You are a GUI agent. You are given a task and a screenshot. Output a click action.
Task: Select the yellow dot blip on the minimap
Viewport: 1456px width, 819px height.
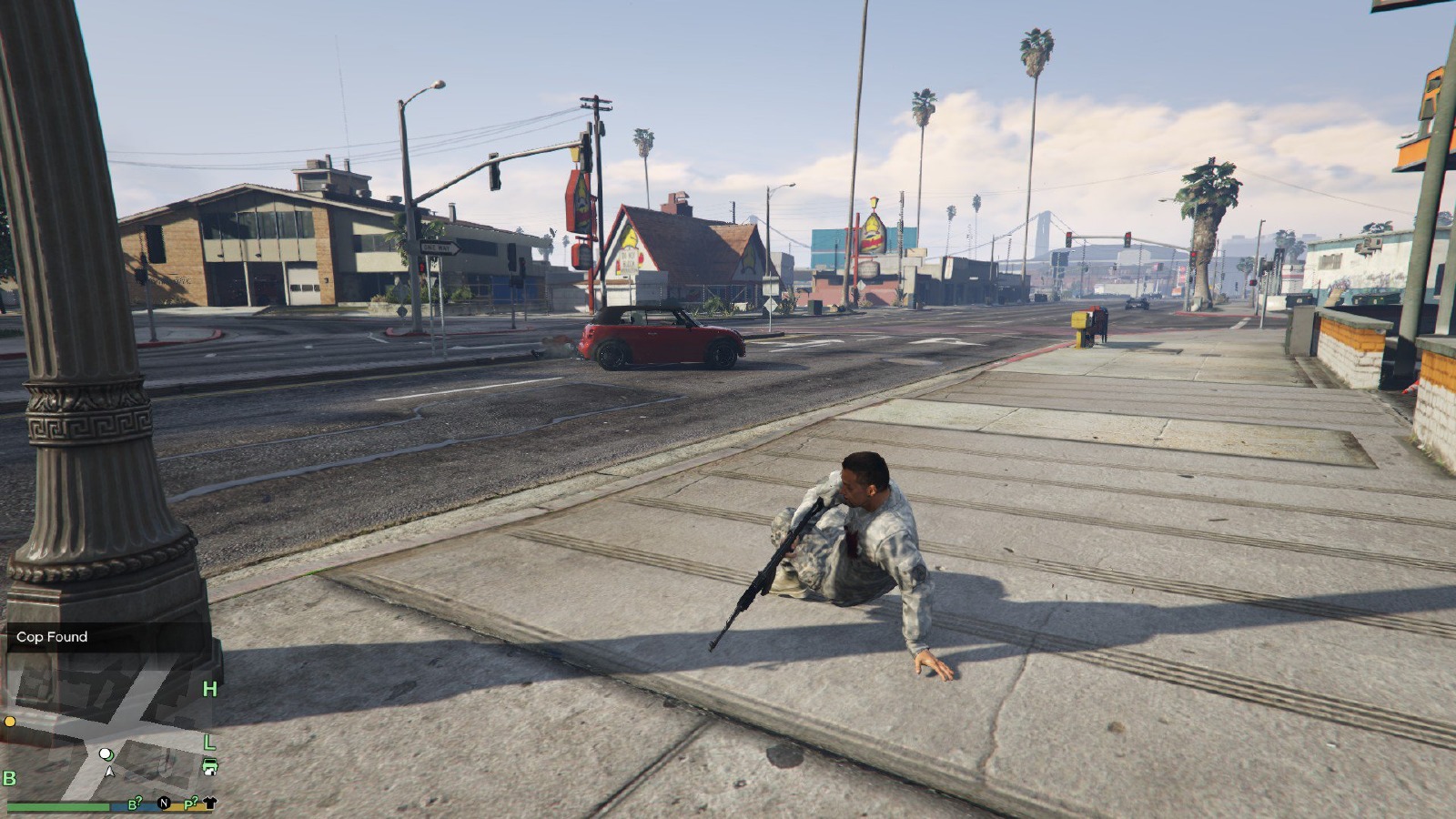click(10, 722)
